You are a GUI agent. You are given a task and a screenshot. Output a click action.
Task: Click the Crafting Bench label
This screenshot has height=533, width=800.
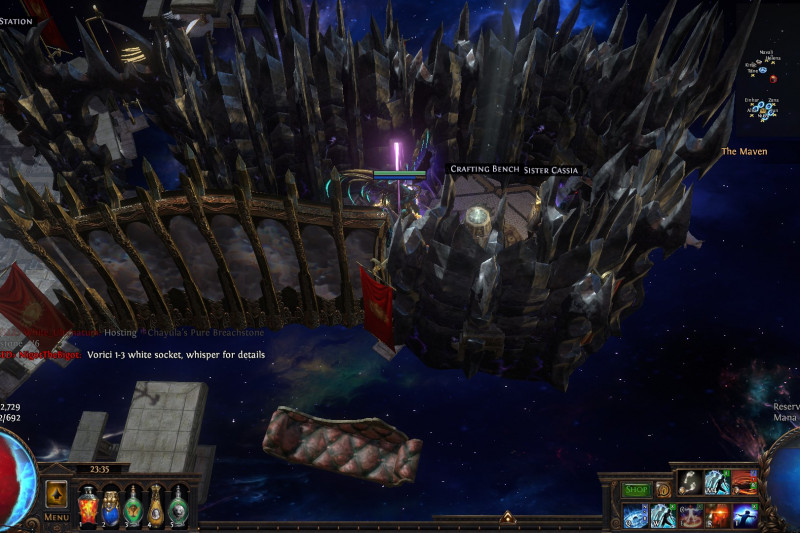click(484, 170)
